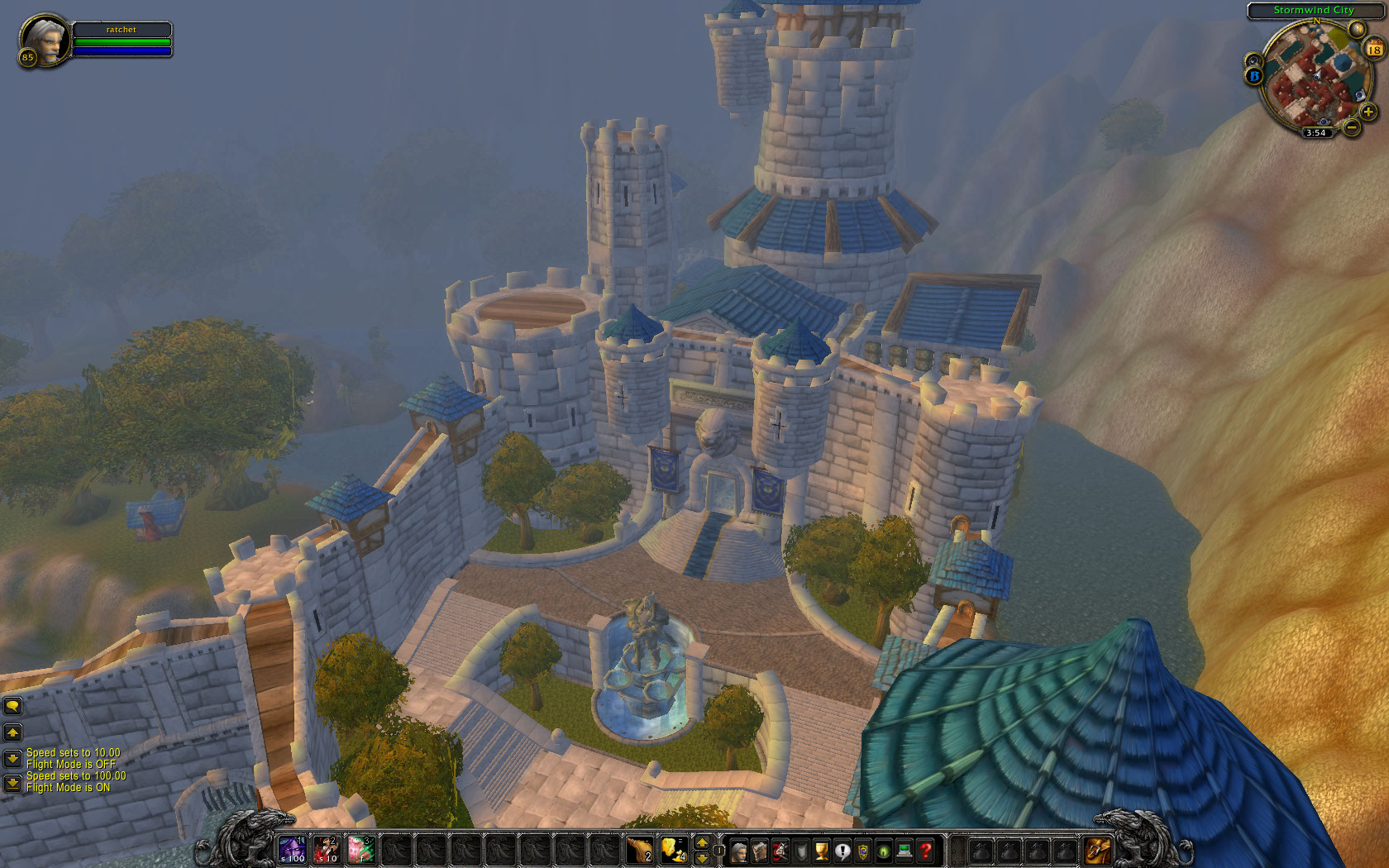The height and width of the screenshot is (868, 1389).
Task: Open the chat bubble menu button
Action: [x=13, y=706]
